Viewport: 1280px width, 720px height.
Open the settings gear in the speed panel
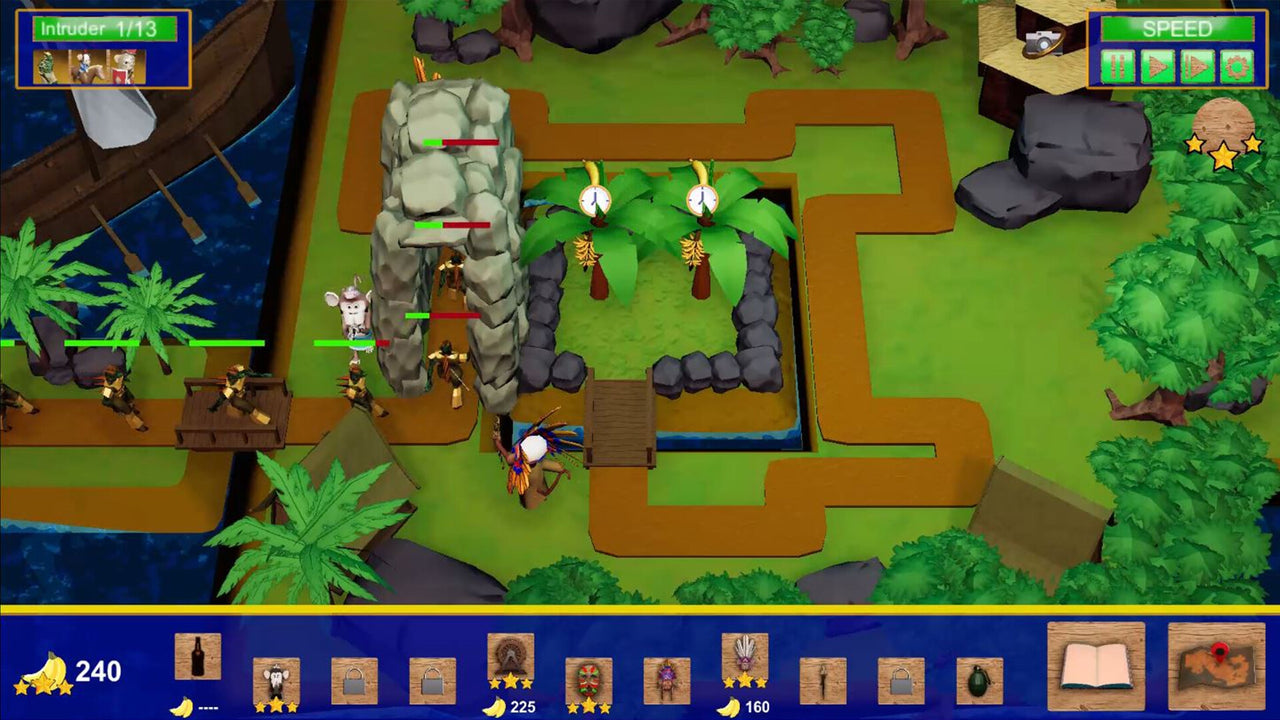click(1237, 66)
